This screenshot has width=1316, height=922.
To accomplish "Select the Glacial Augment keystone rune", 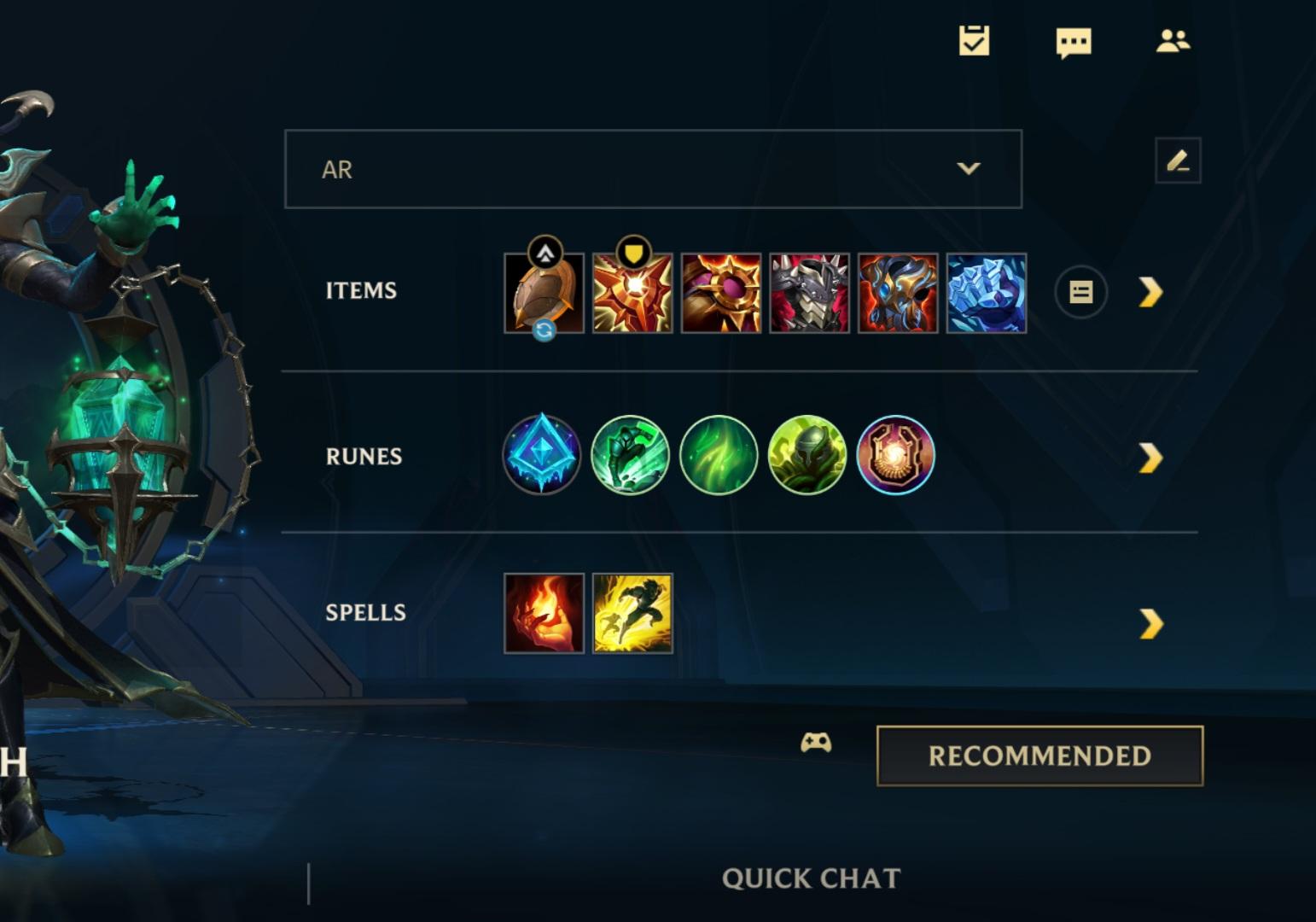I will click(542, 455).
